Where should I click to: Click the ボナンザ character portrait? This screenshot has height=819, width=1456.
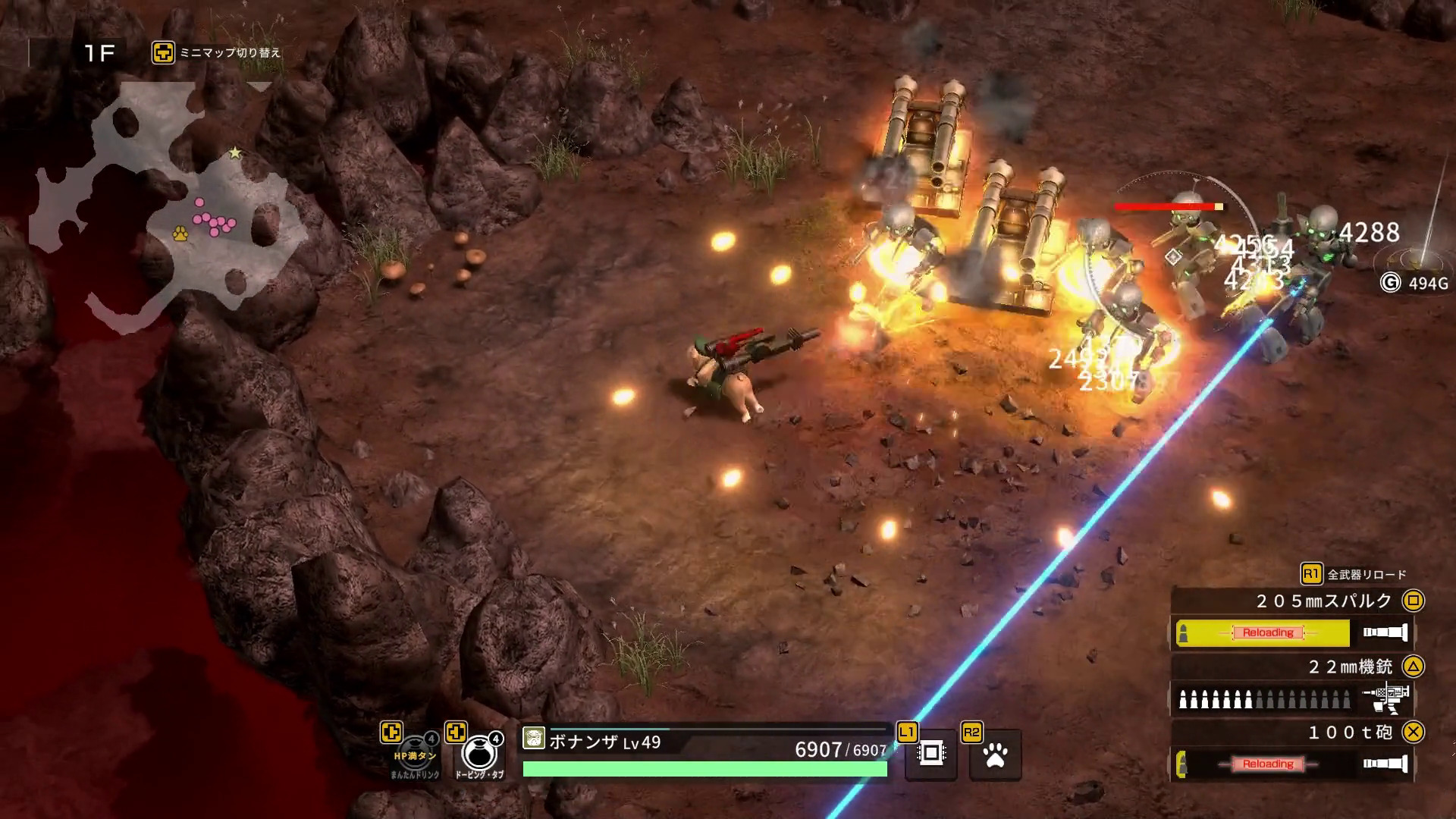pyautogui.click(x=534, y=739)
